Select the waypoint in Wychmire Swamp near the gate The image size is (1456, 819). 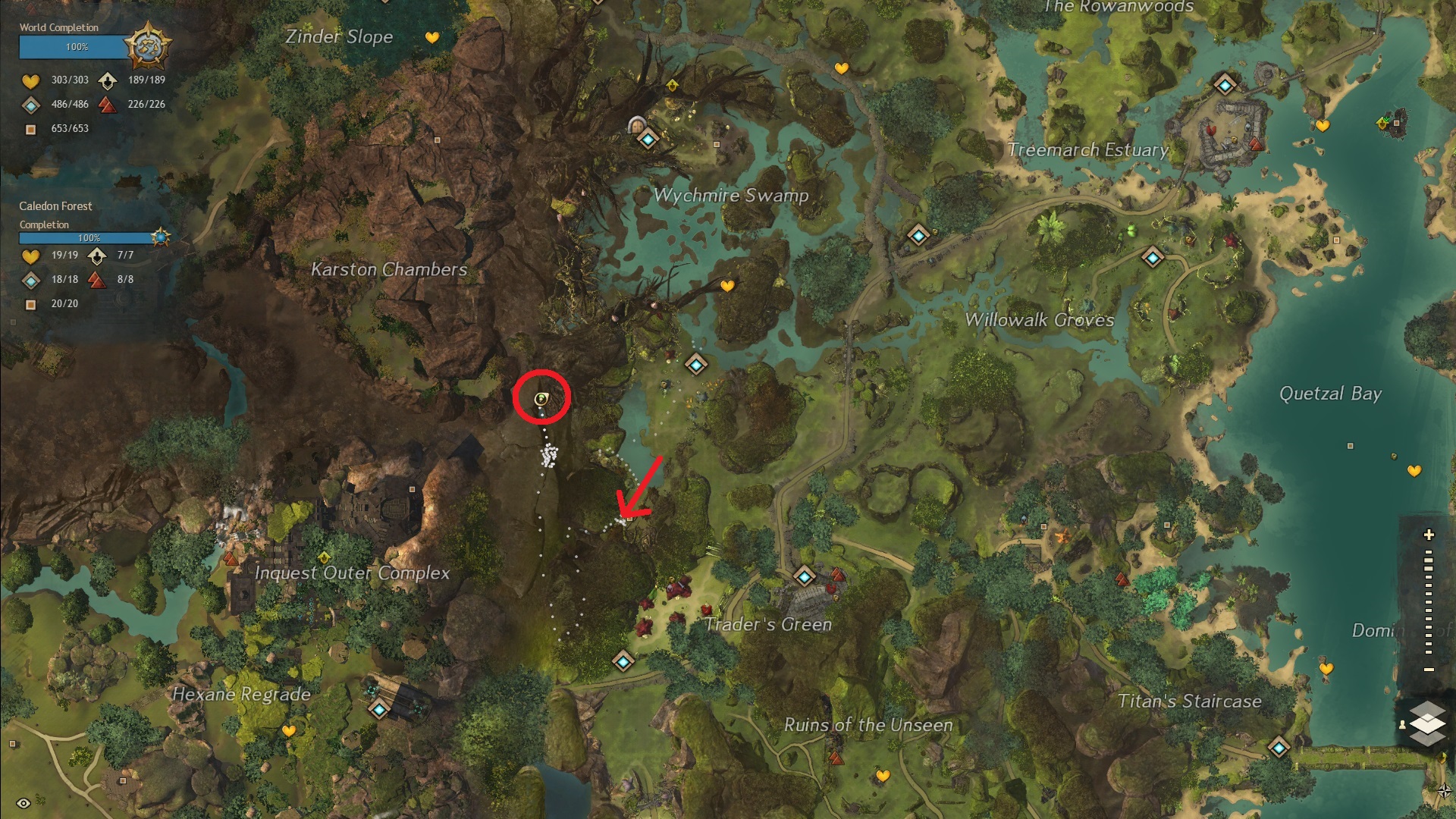[648, 140]
